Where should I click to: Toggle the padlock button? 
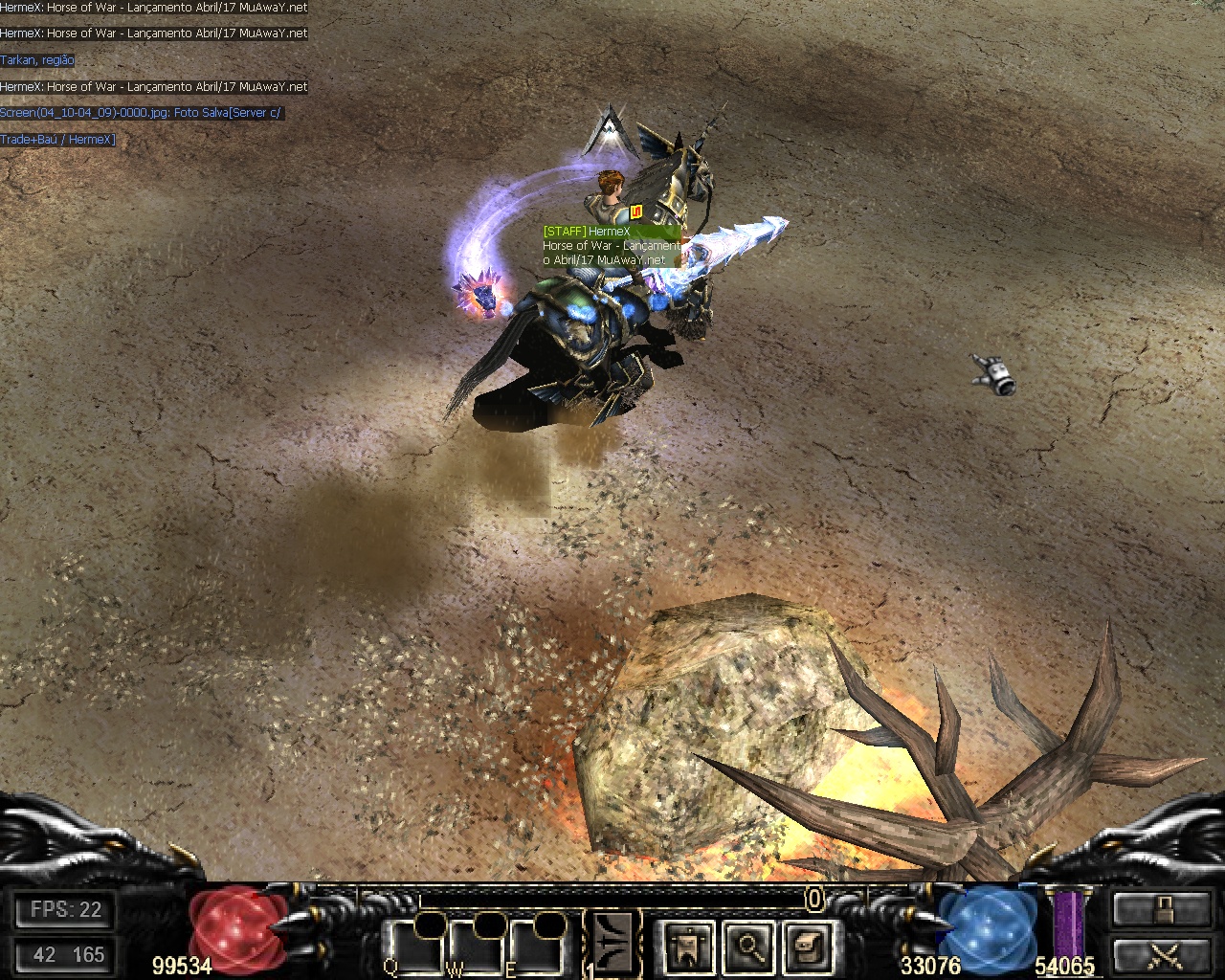pyautogui.click(x=1162, y=908)
